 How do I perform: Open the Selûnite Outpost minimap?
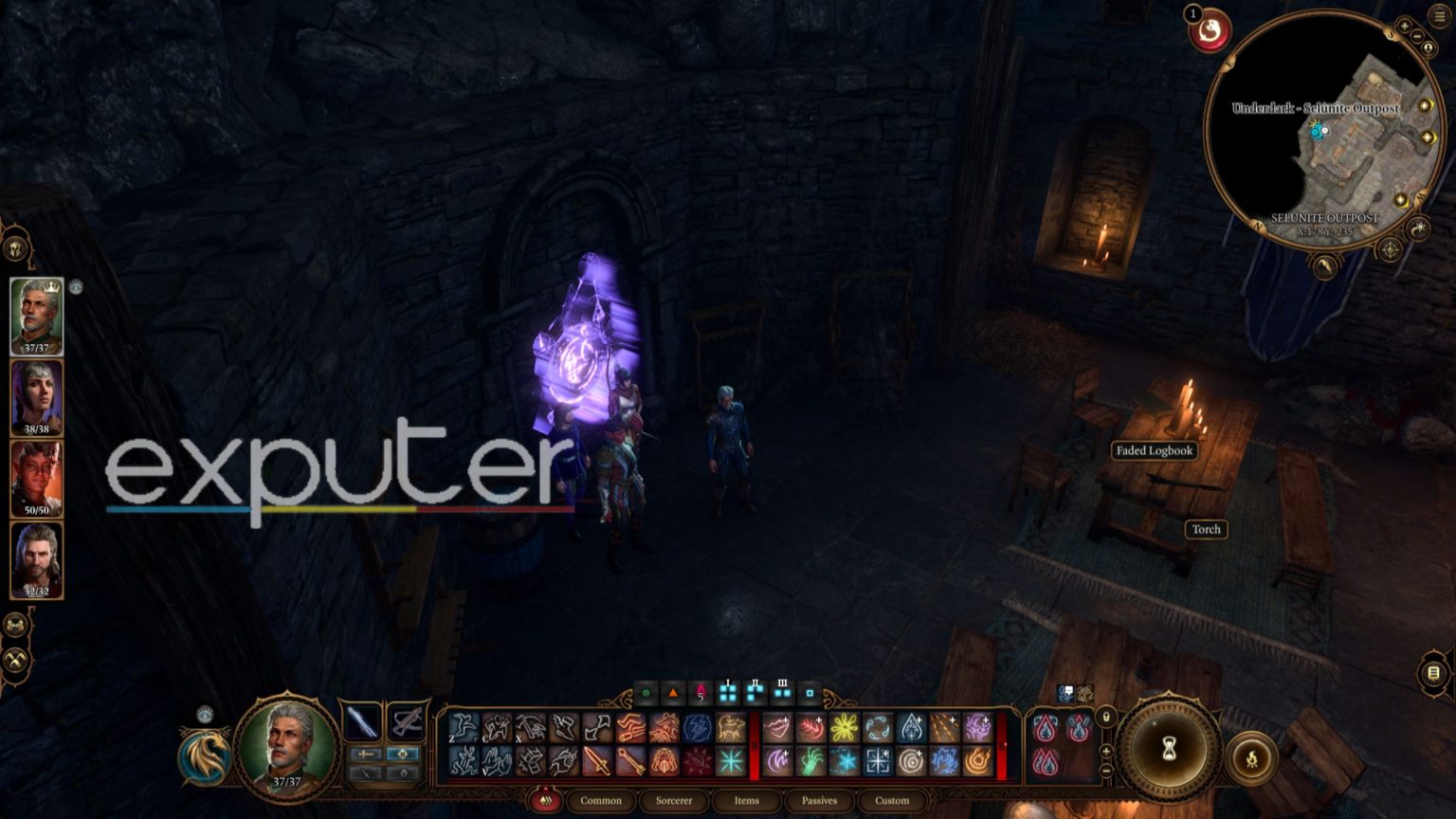1324,133
